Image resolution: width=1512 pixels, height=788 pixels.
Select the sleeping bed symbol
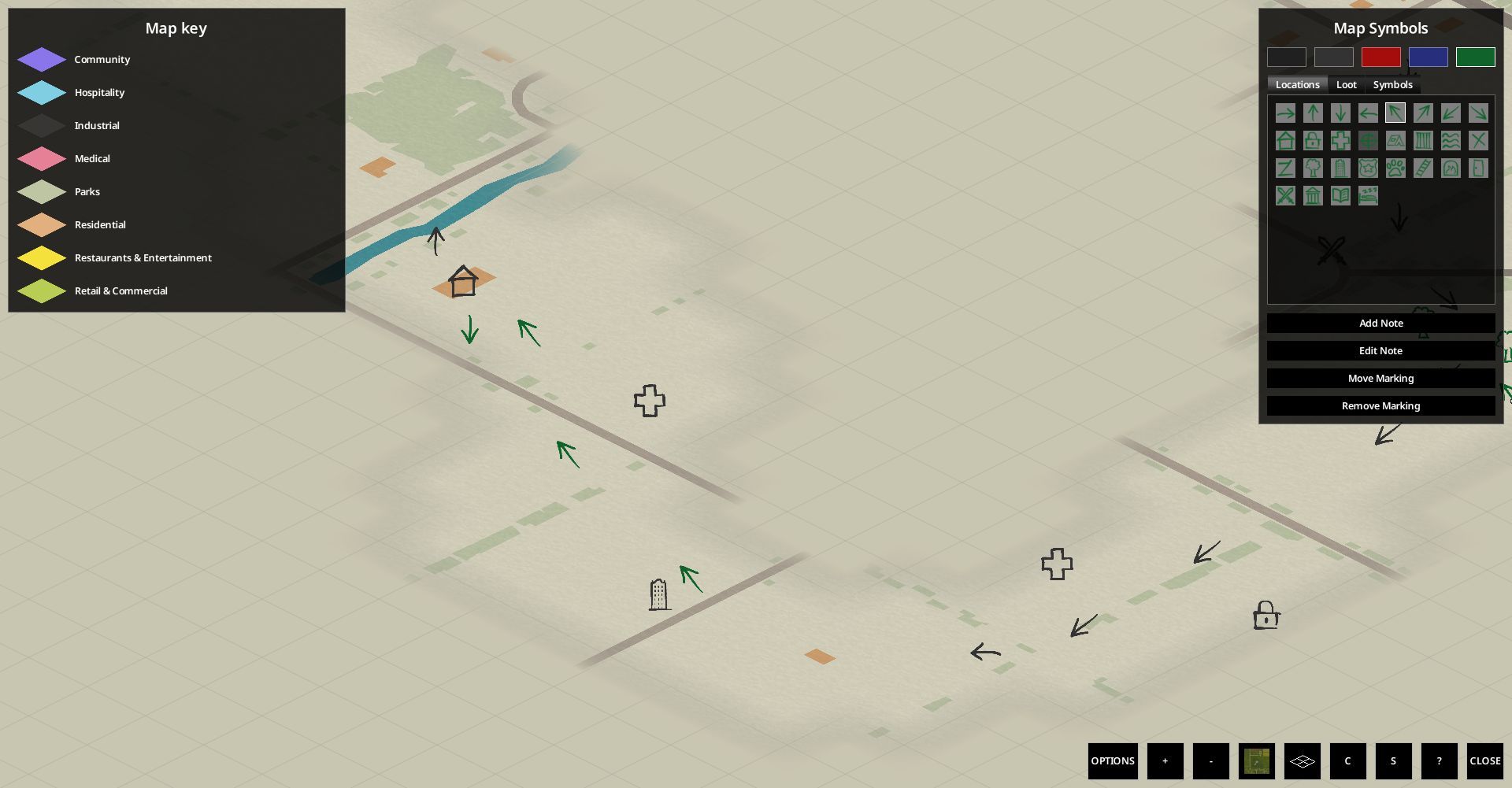pyautogui.click(x=1369, y=195)
